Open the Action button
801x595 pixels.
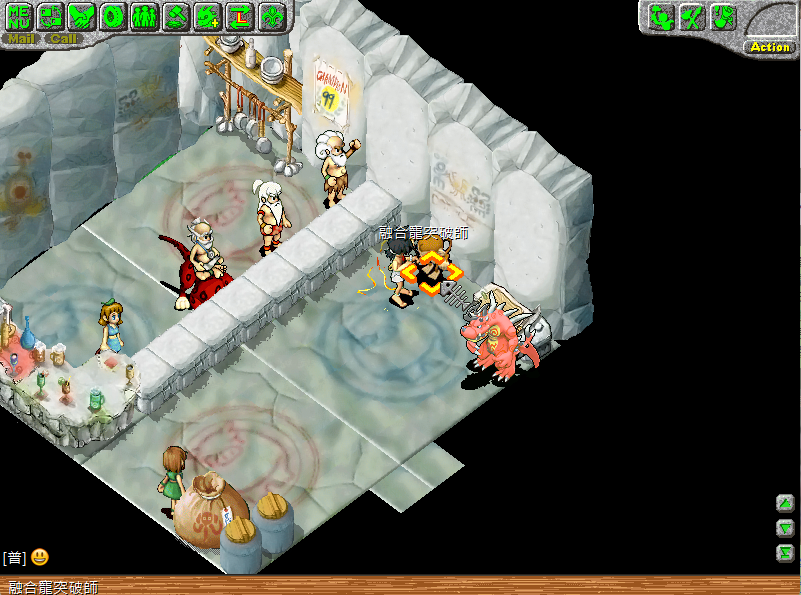pyautogui.click(x=769, y=46)
